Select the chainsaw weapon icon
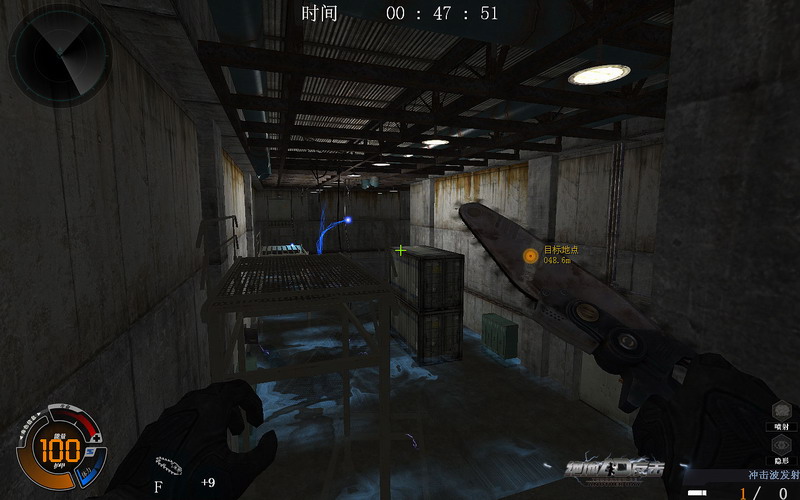The image size is (800, 500). (x=166, y=465)
